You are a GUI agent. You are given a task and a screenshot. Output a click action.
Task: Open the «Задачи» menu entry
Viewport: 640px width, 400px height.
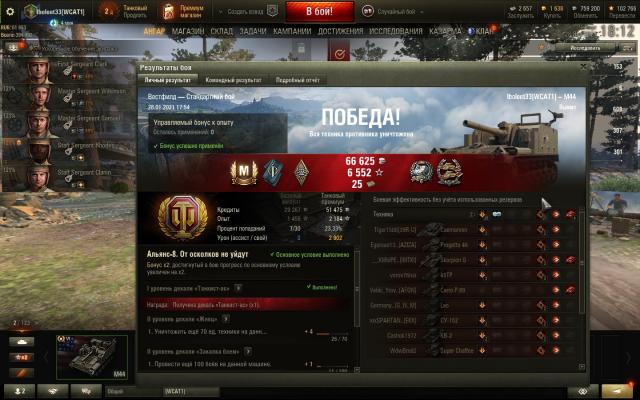point(253,31)
